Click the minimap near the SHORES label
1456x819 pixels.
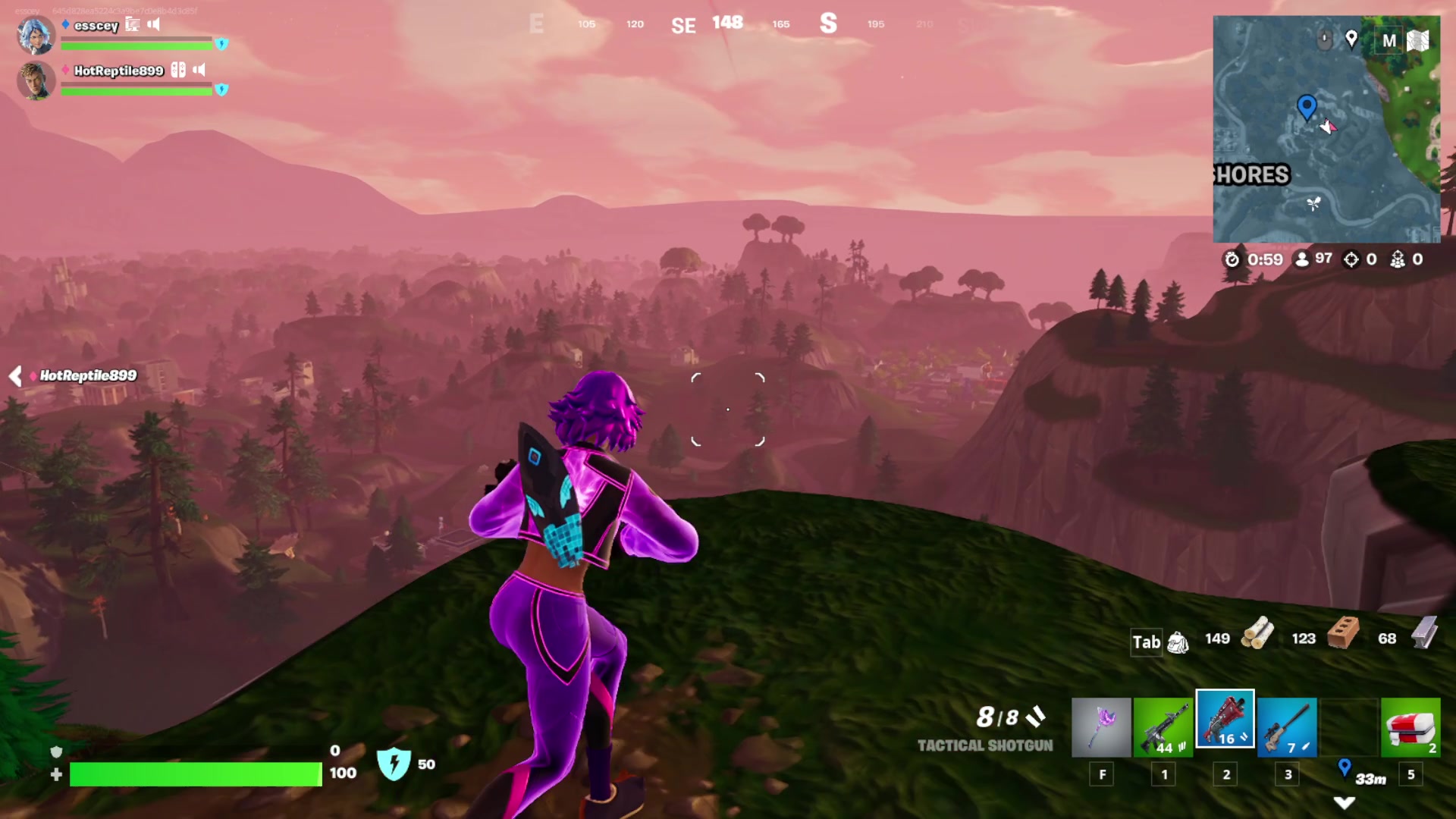point(1252,175)
